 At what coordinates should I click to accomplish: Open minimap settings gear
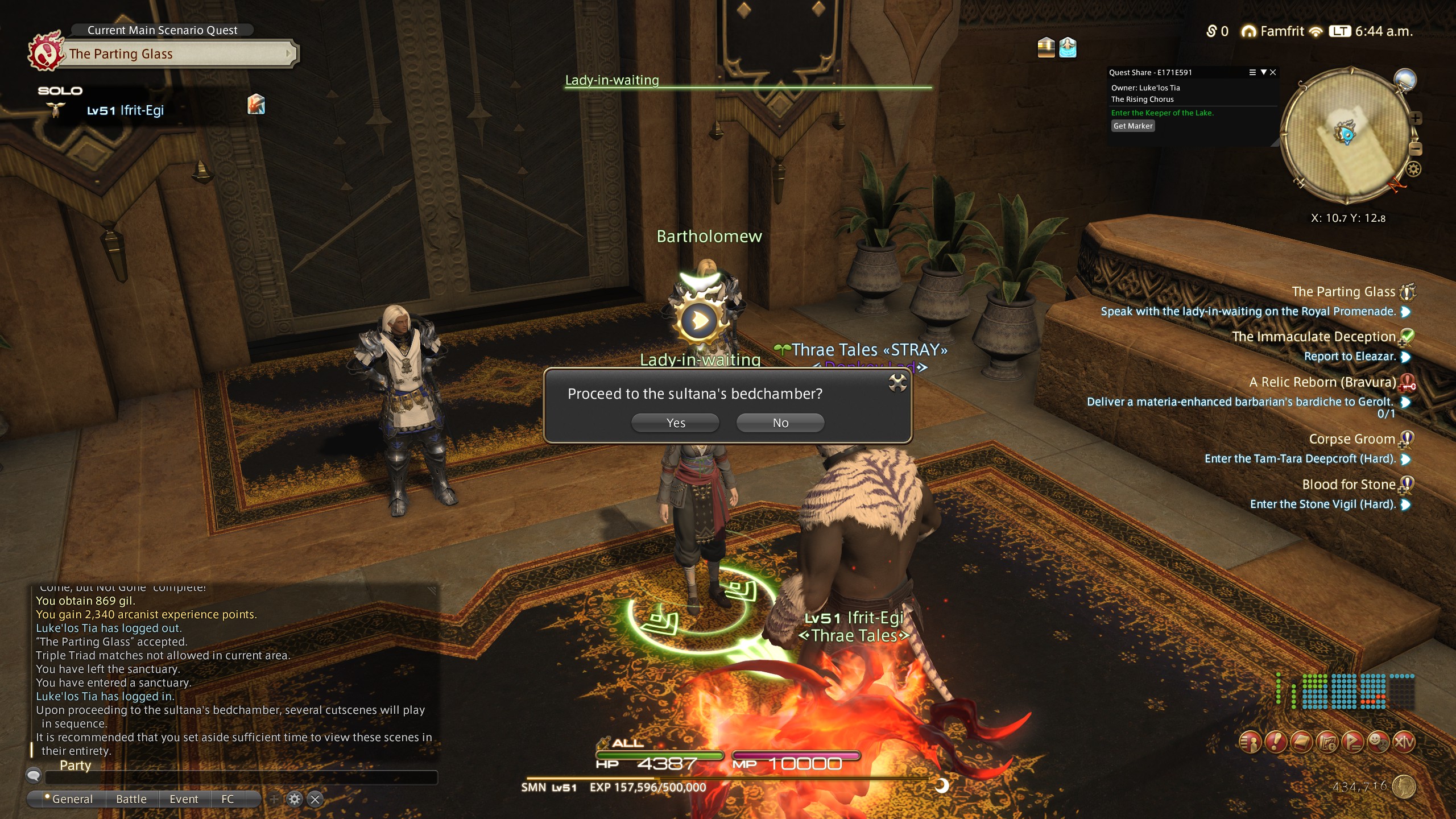point(1413,169)
